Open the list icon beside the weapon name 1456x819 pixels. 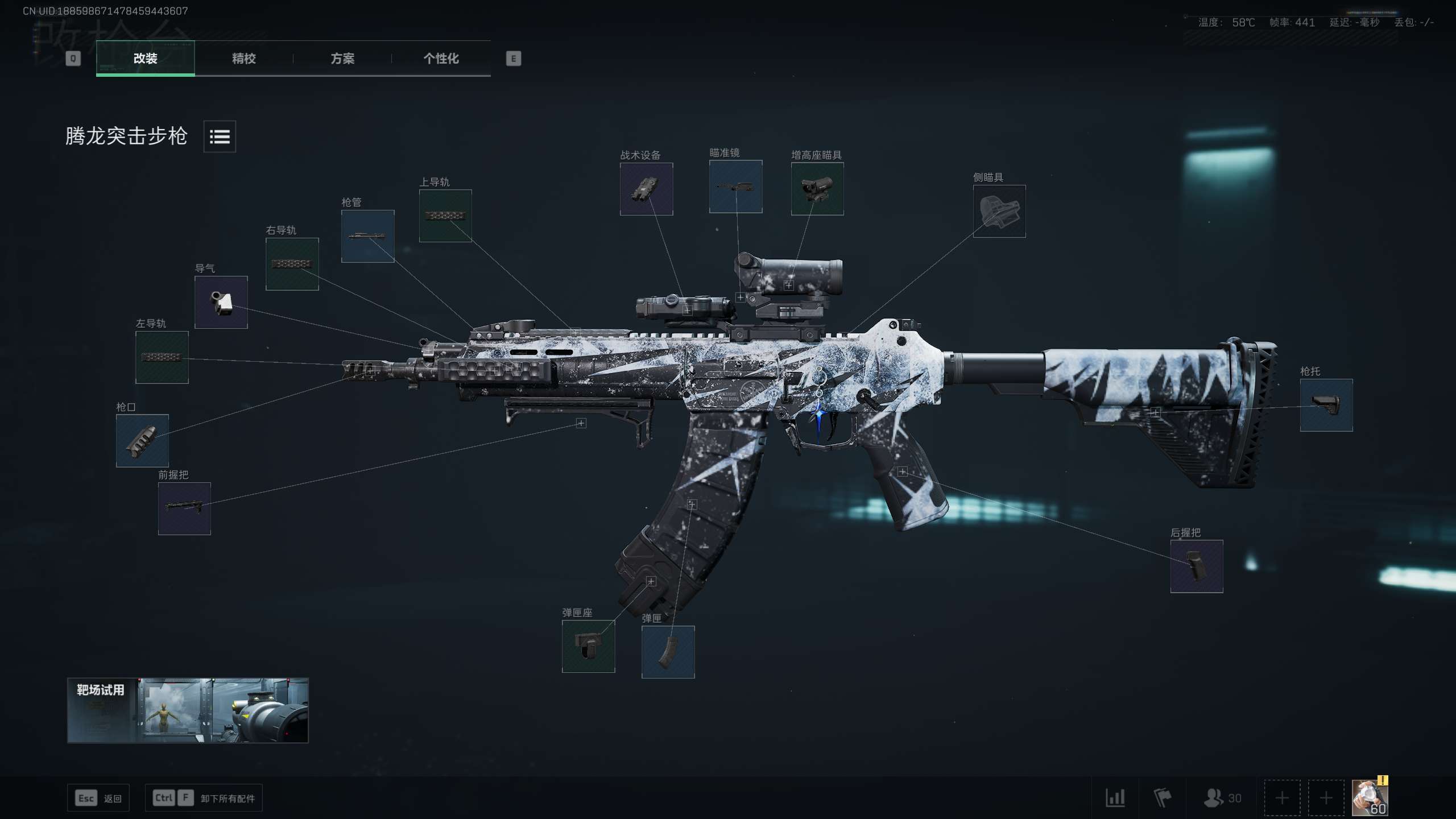(220, 136)
